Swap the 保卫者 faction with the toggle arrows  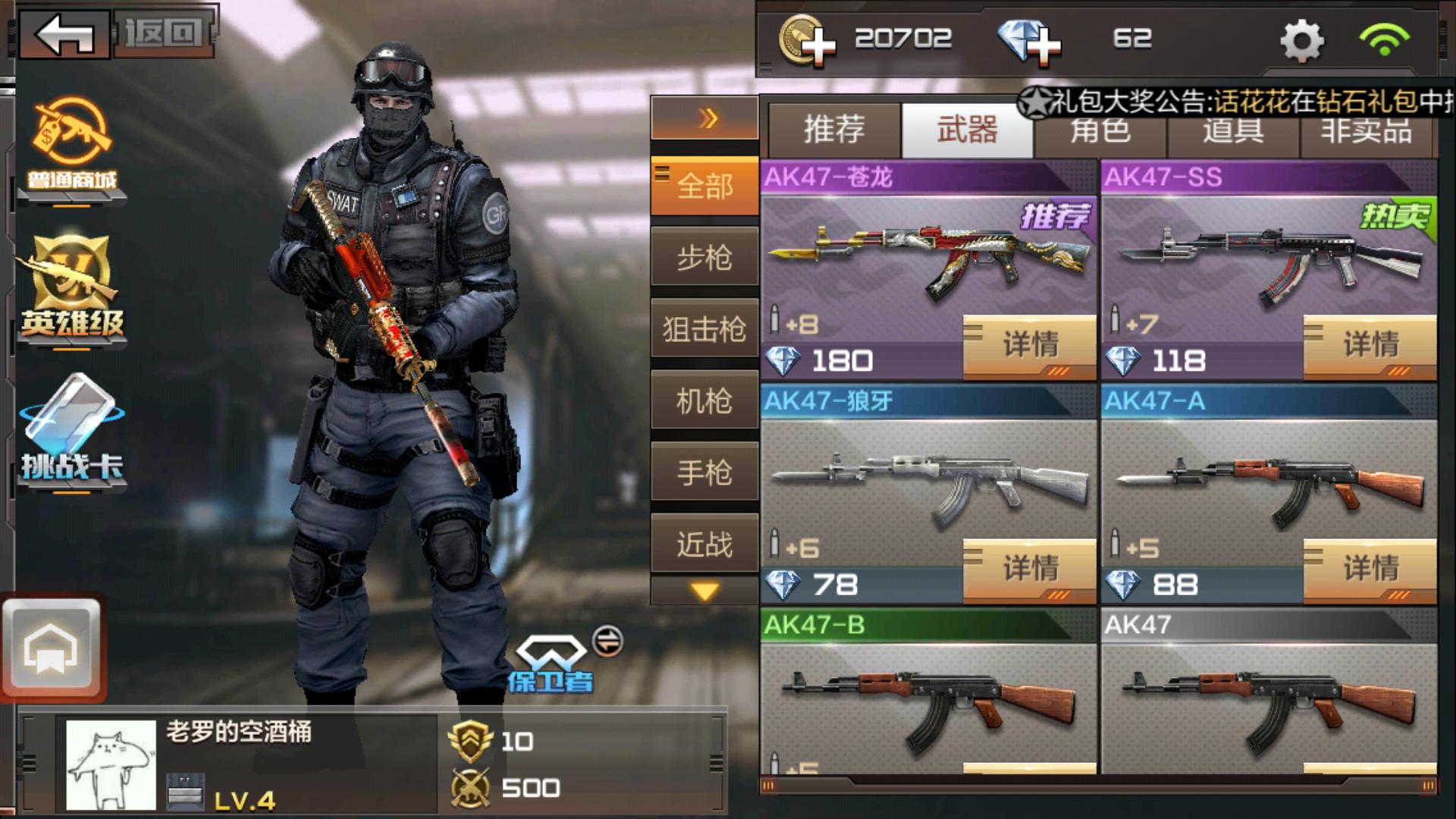tap(607, 642)
